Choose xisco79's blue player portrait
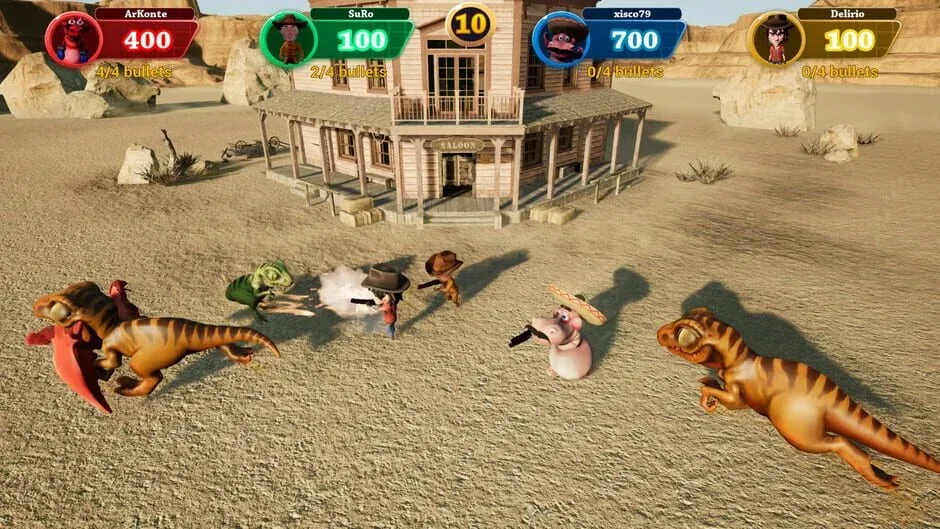Image resolution: width=940 pixels, height=529 pixels. (560, 40)
